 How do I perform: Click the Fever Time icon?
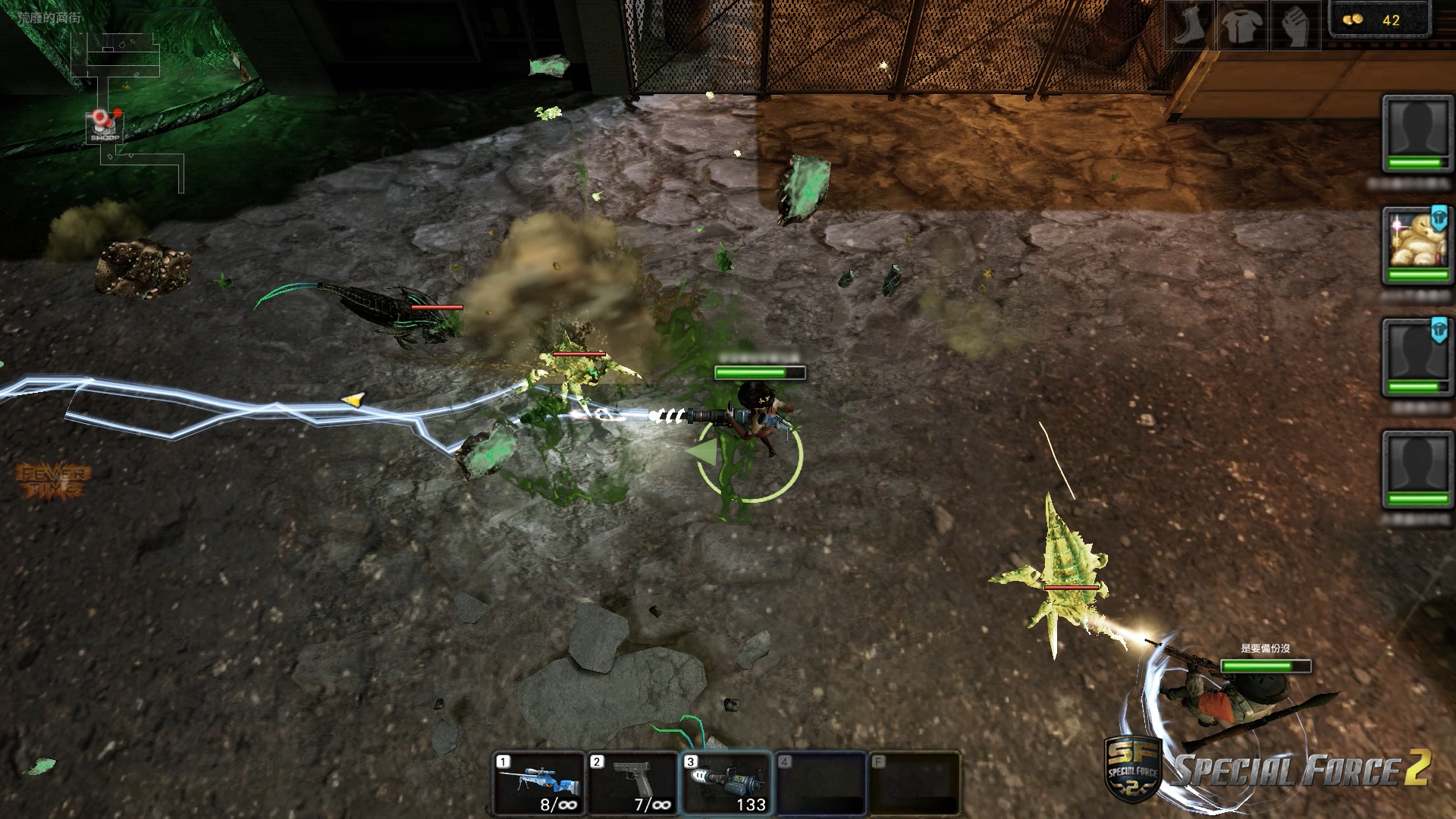pyautogui.click(x=53, y=481)
